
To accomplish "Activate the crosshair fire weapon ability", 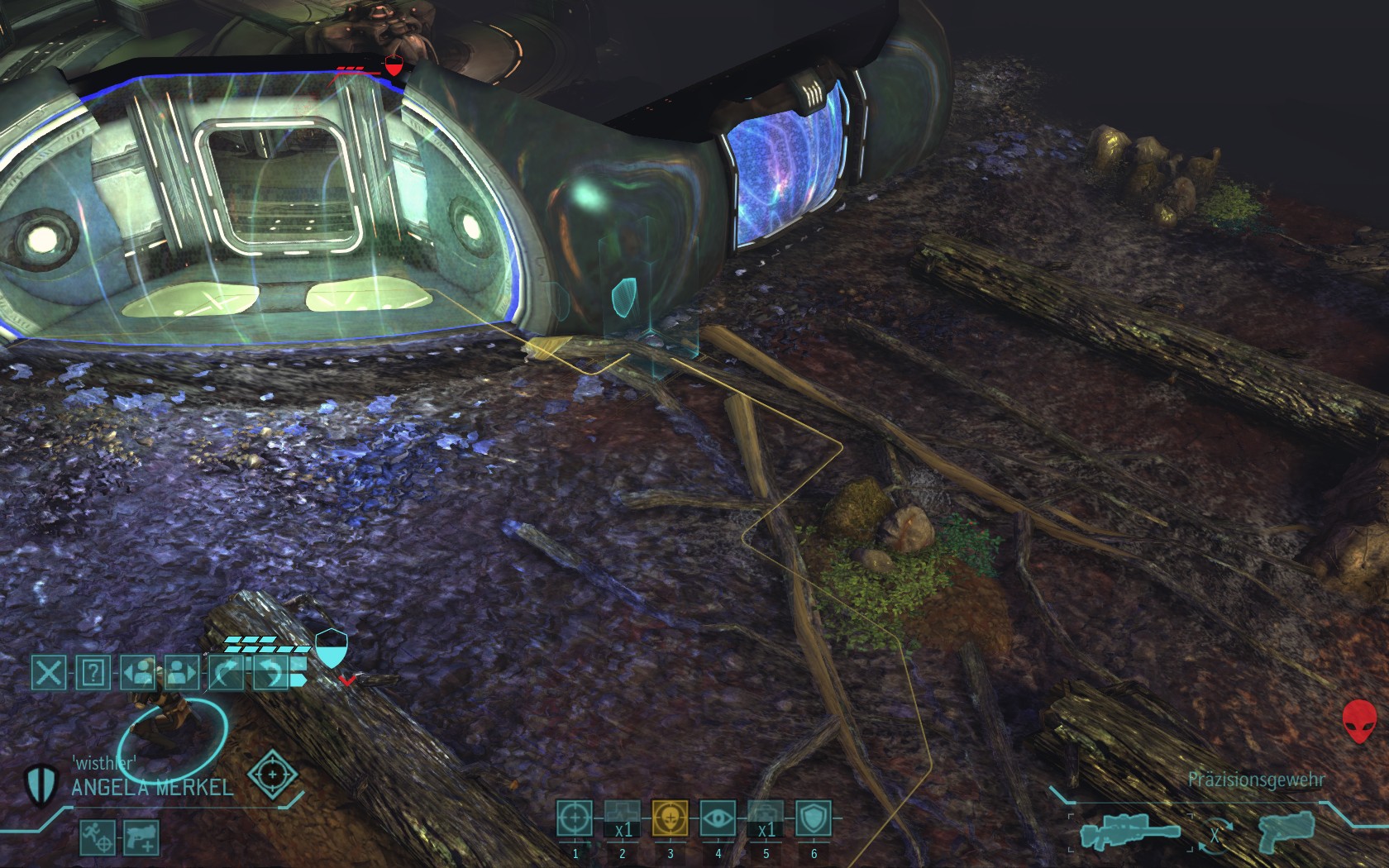I will (575, 818).
